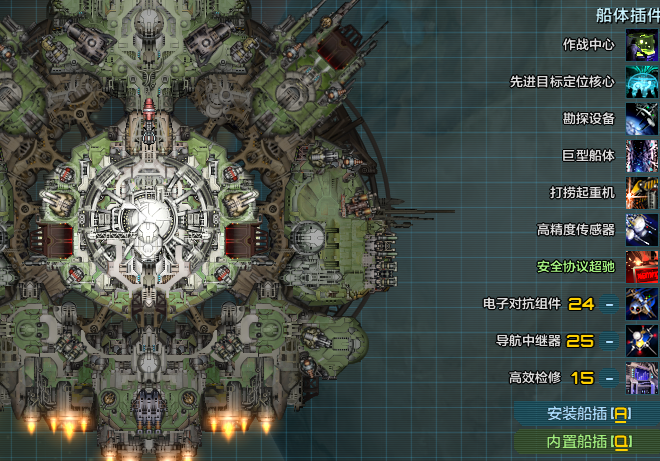Select the 巨型船体 hull mod icon
This screenshot has width=660, height=461.
[641, 156]
